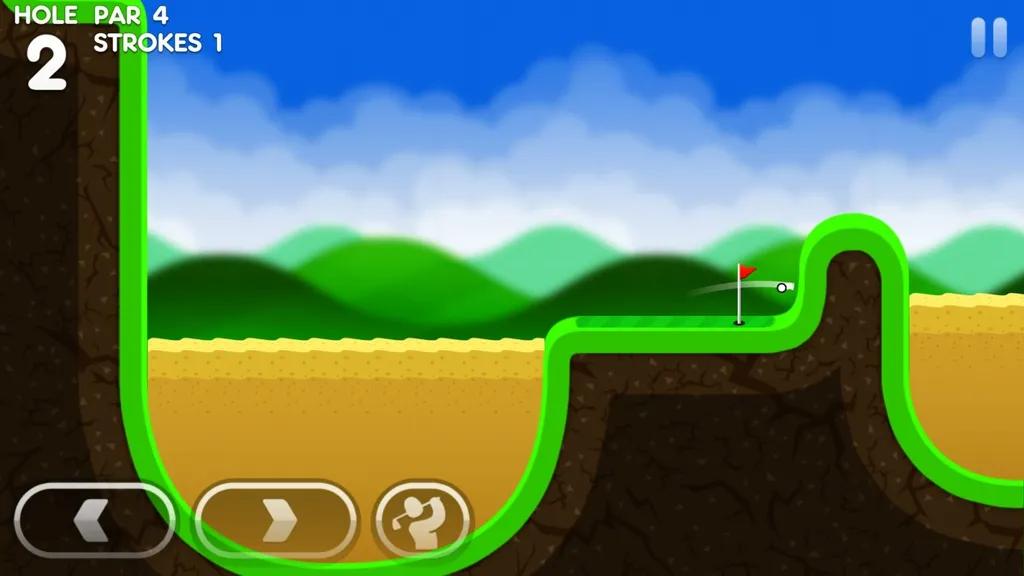
Task: Hit the golfer swing button
Action: coord(422,519)
